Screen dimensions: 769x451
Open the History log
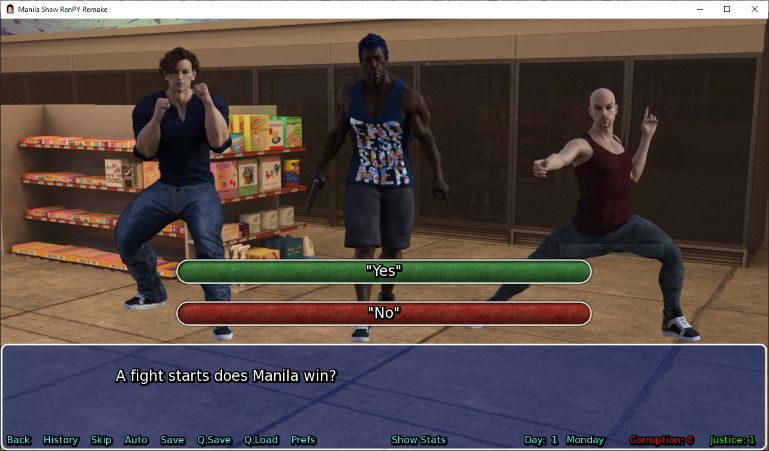(61, 440)
